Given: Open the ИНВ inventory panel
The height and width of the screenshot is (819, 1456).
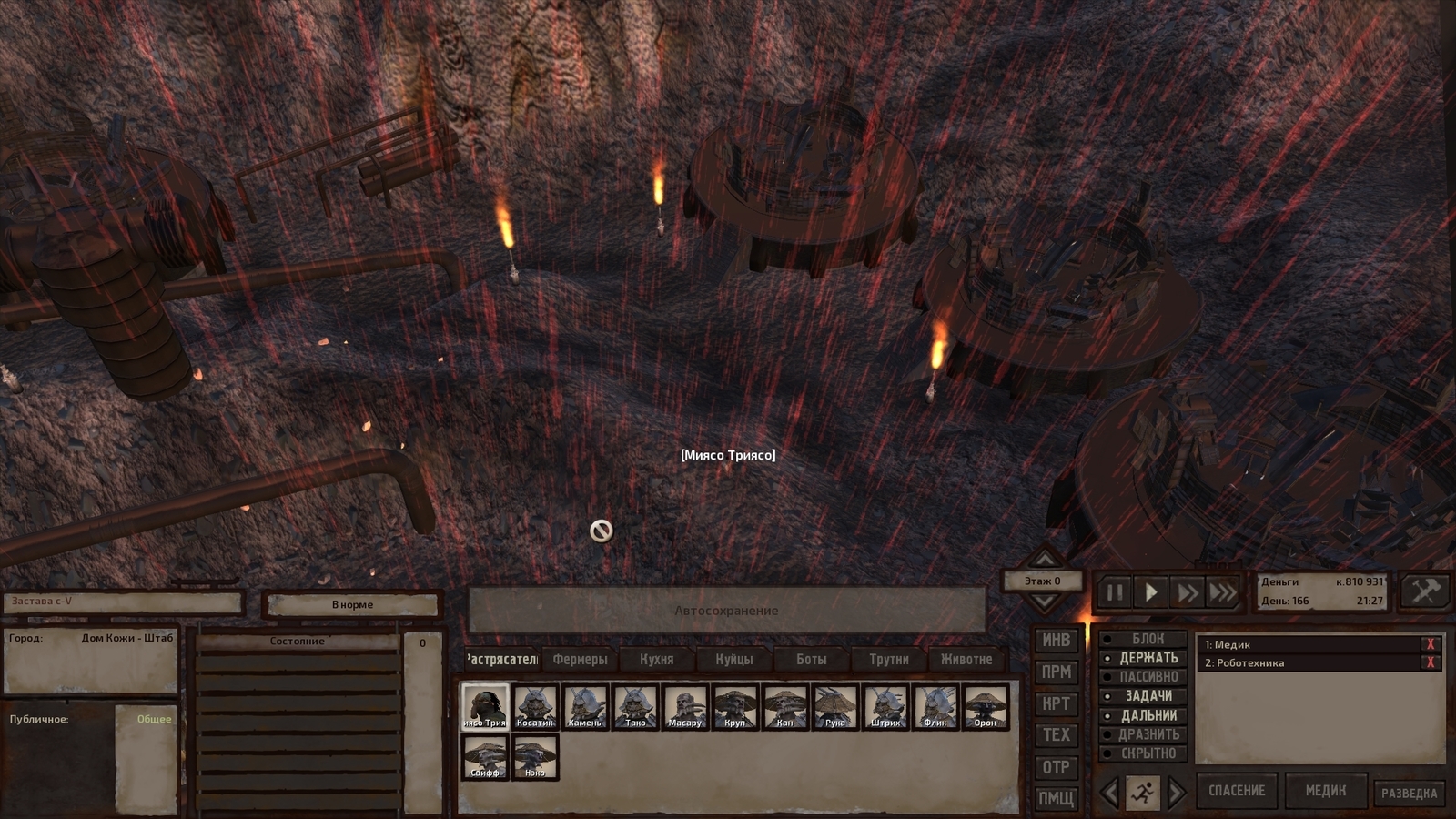Looking at the screenshot, I should tap(1056, 641).
